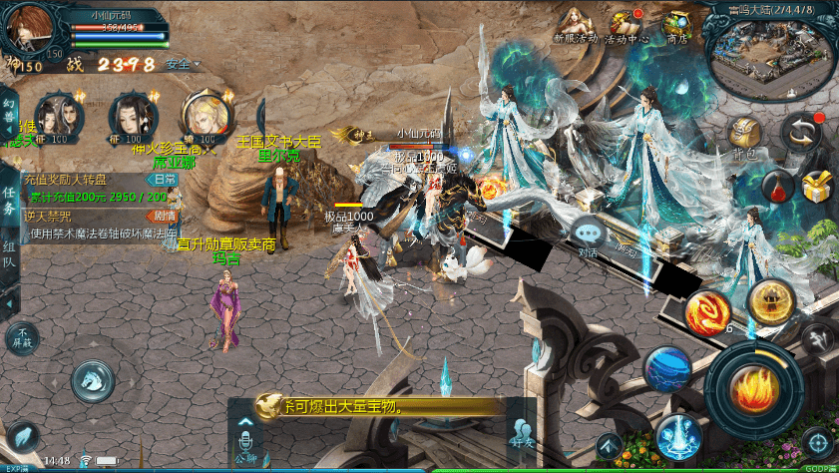Activate the blue light pillar skill

tap(679, 436)
